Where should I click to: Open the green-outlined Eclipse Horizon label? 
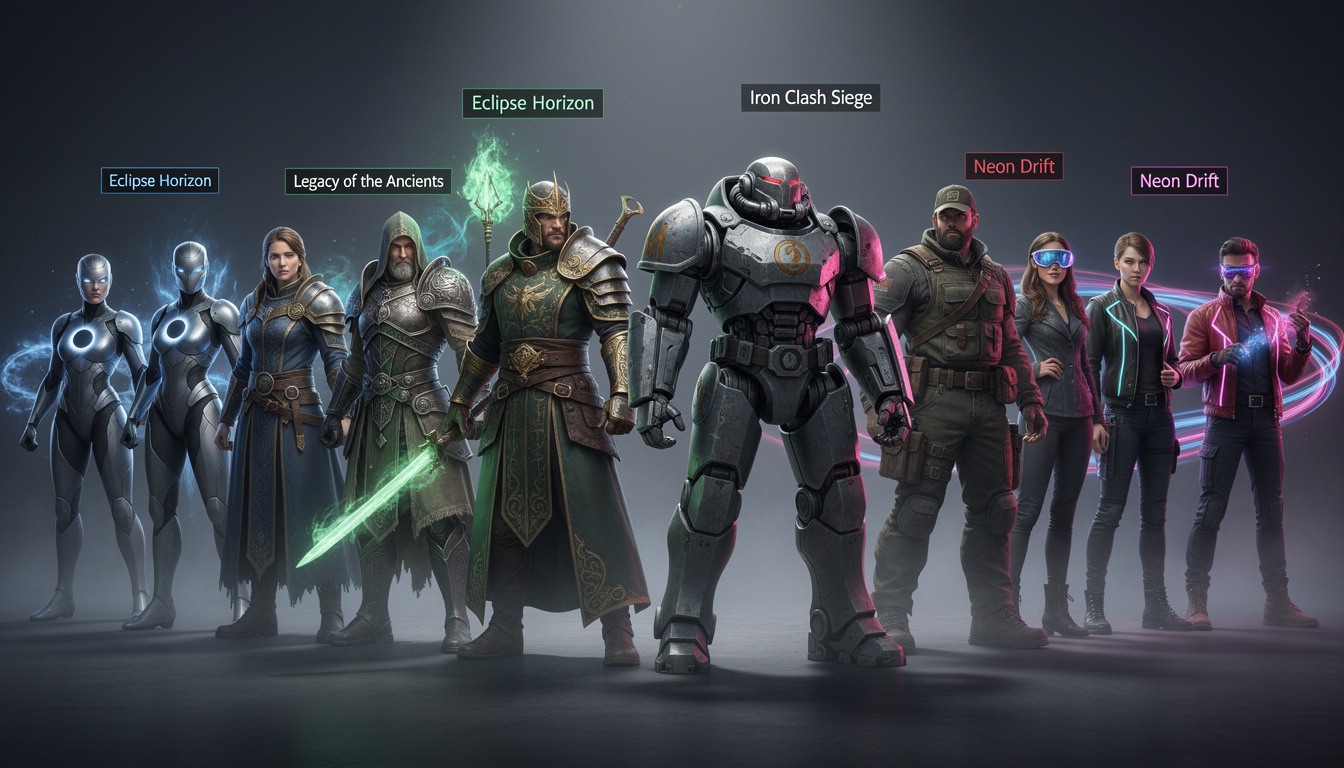[532, 103]
